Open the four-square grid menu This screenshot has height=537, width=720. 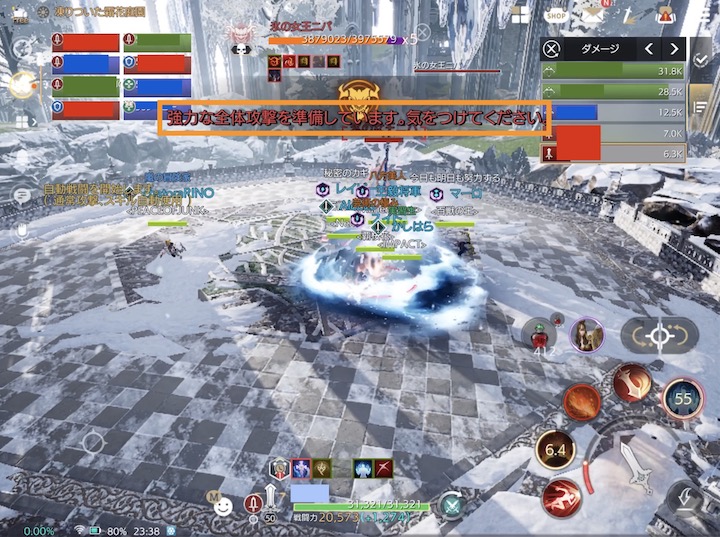[519, 14]
